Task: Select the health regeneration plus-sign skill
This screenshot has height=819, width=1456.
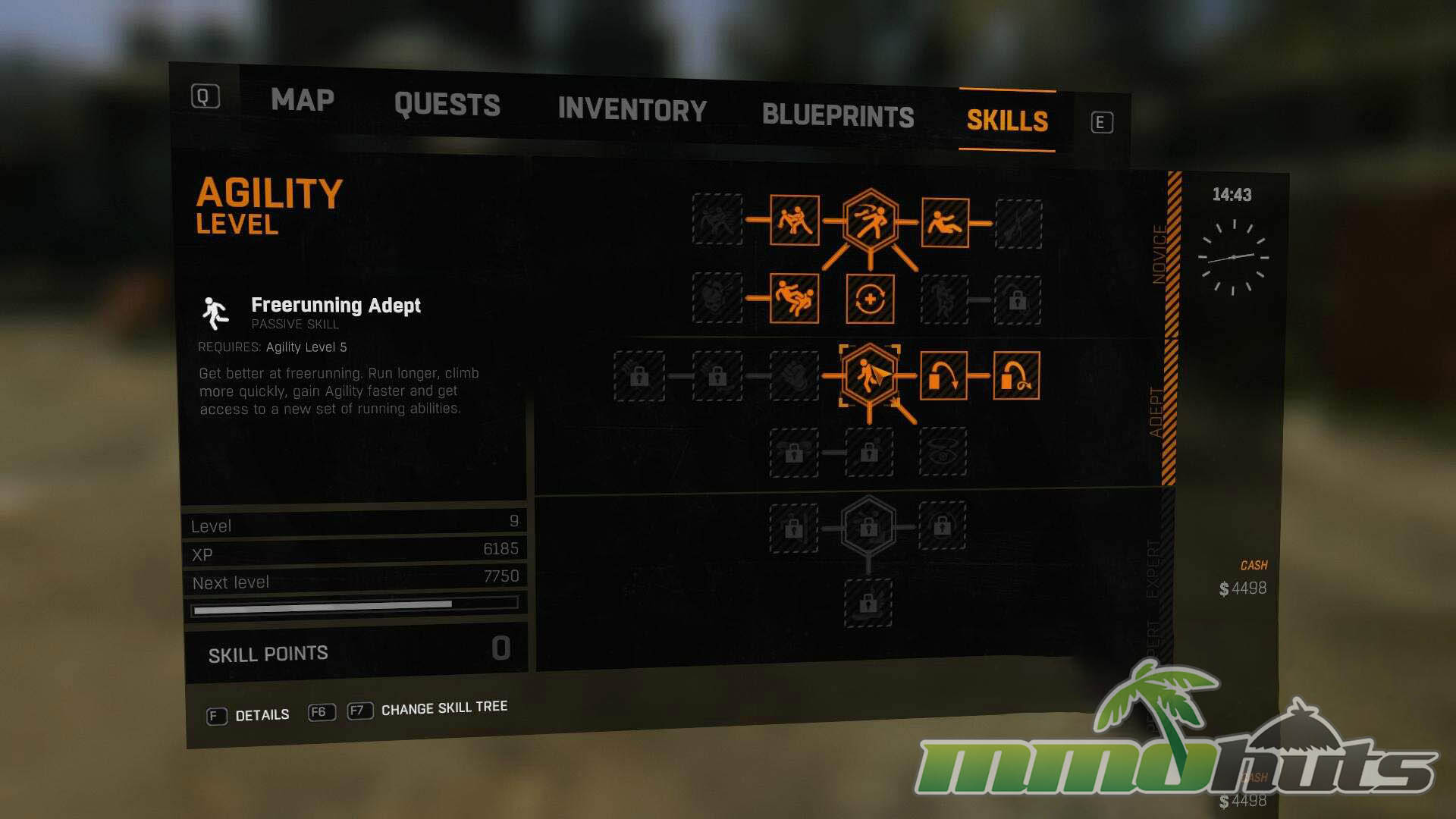Action: tap(870, 300)
